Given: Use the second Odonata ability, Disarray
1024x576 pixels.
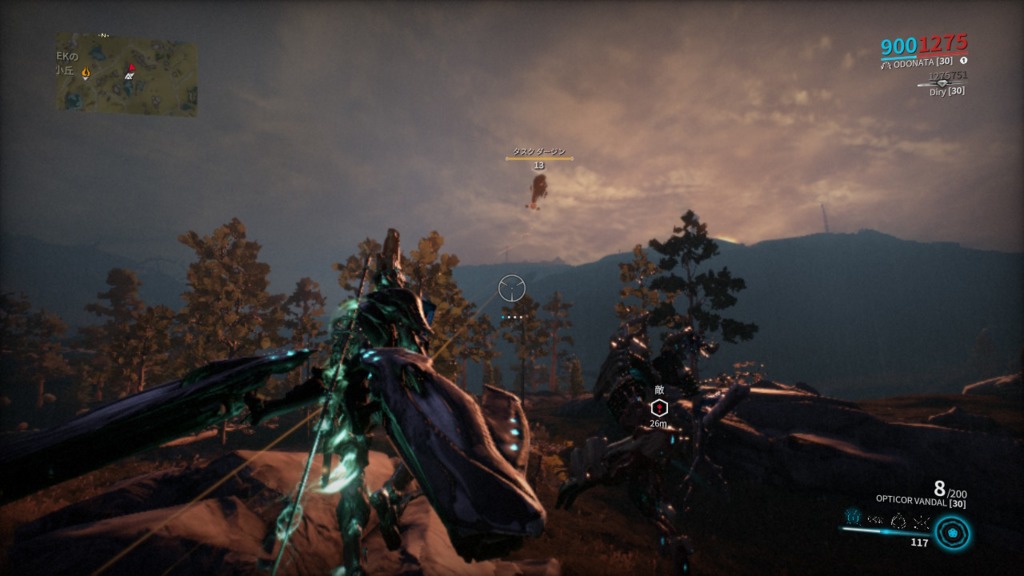Looking at the screenshot, I should click(x=875, y=518).
